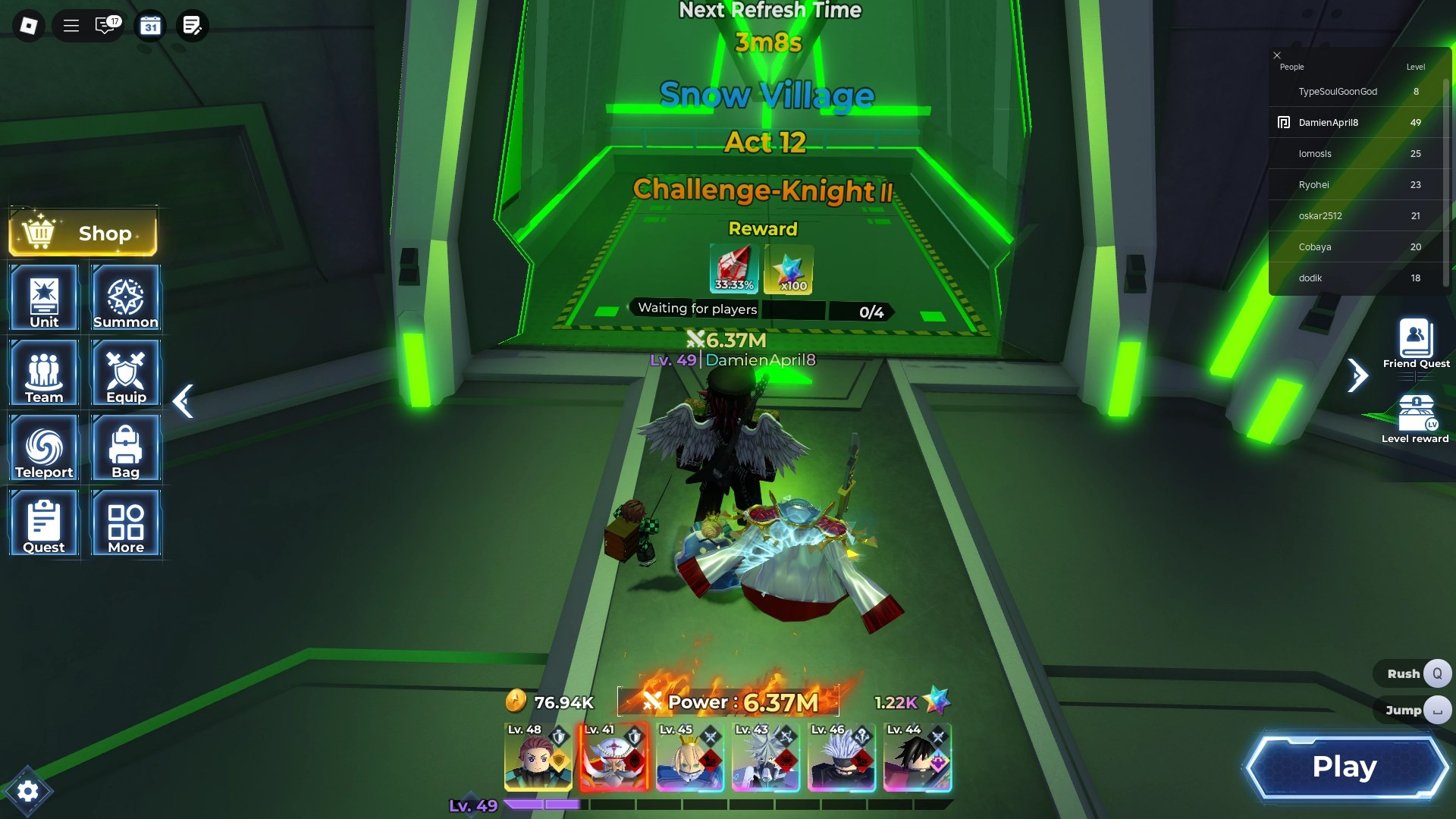Open the settings gear
Viewport: 1456px width, 819px height.
28,790
